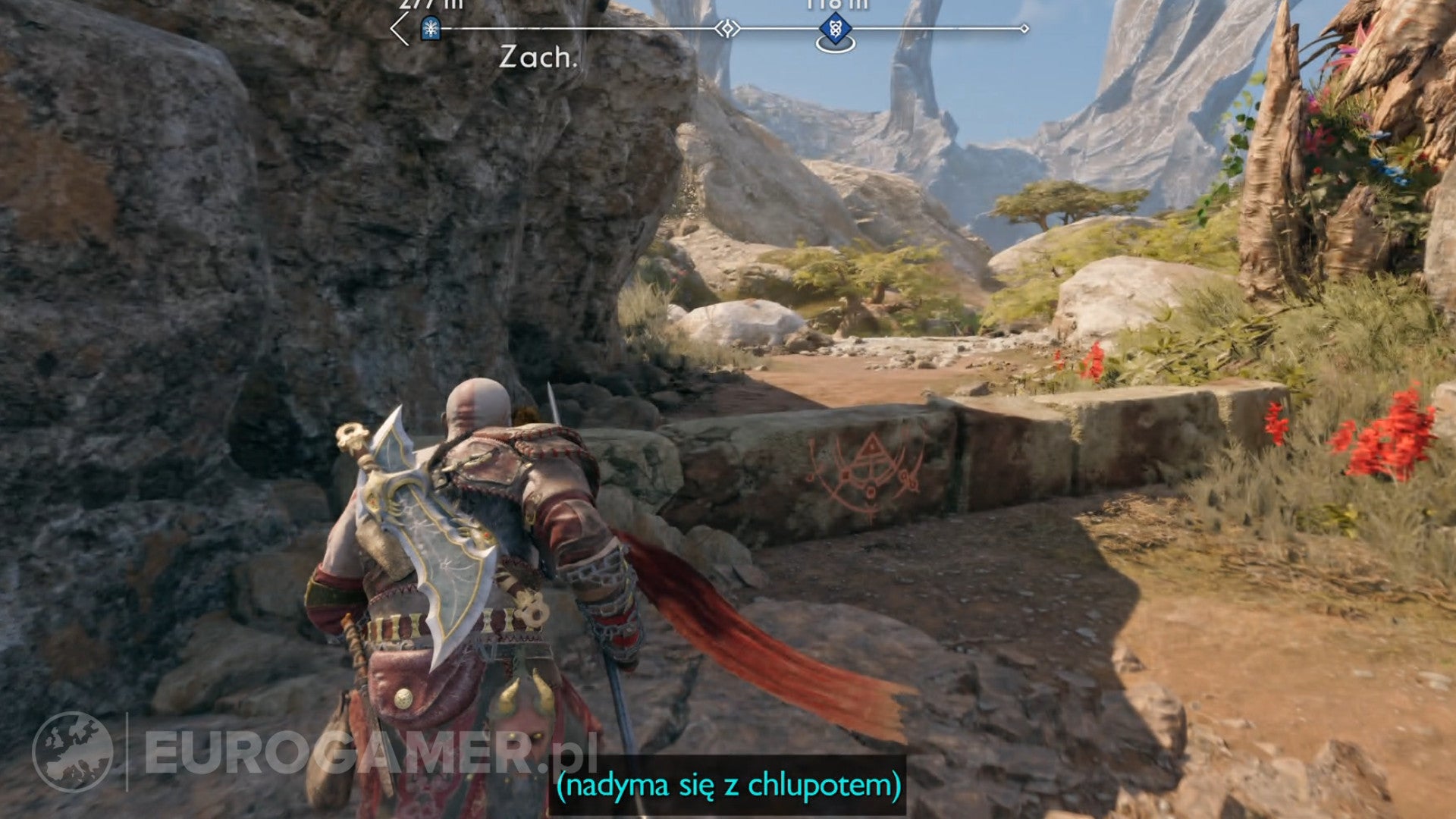
Task: Click the circular waypoint ring under the objective marker
Action: pyautogui.click(x=835, y=44)
